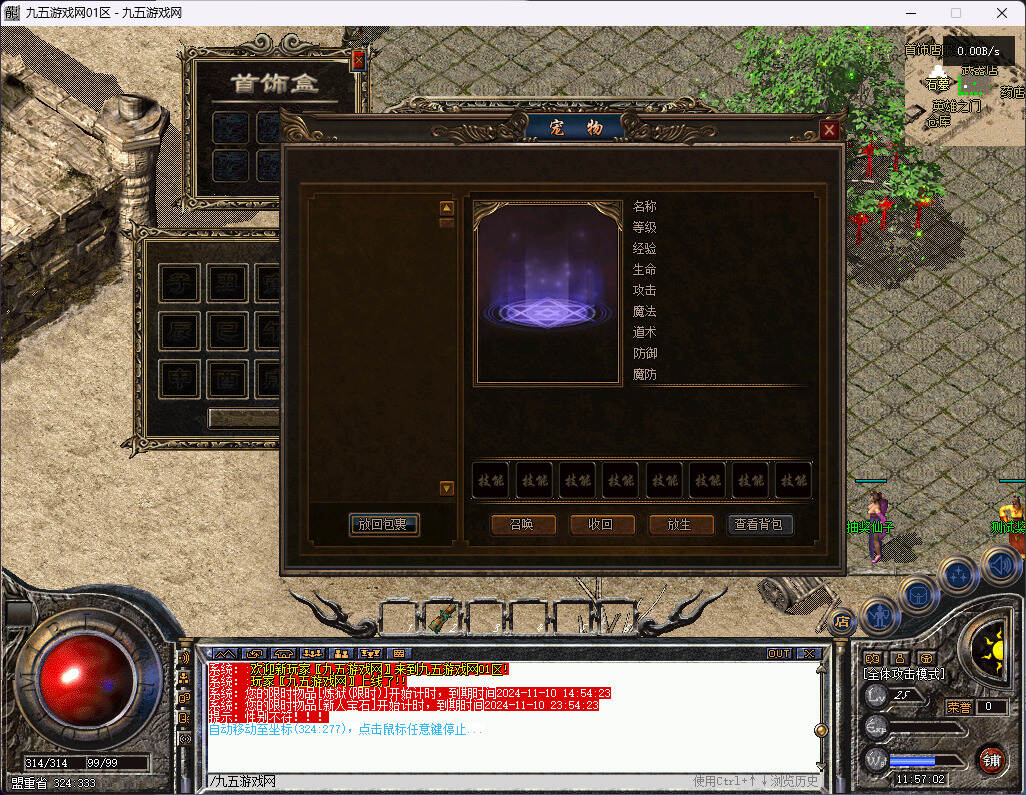Click the 全体攻击模式 attack mode label
1026x795 pixels.
click(x=904, y=674)
